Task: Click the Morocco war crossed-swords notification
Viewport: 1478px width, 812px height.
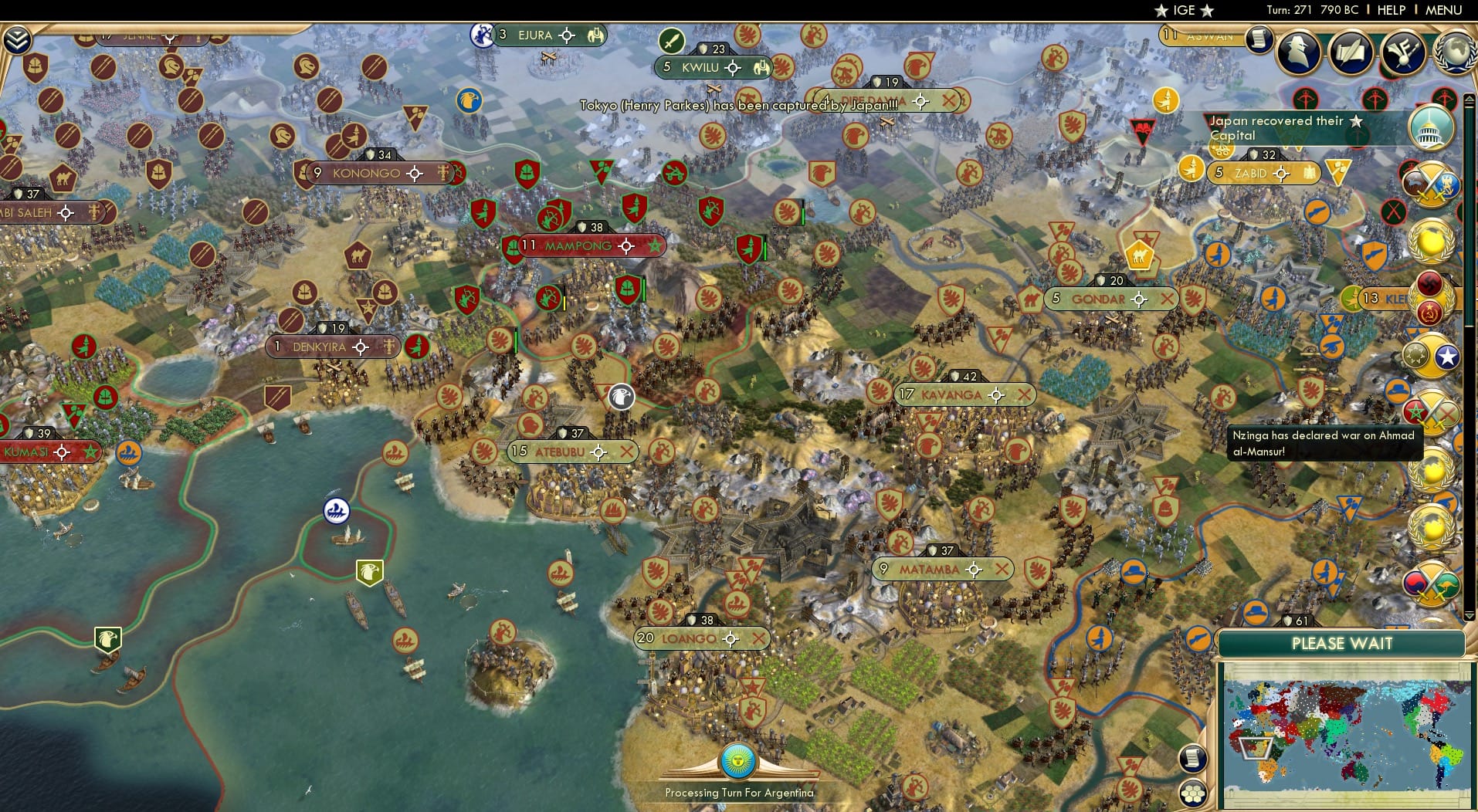Action: (x=1432, y=412)
